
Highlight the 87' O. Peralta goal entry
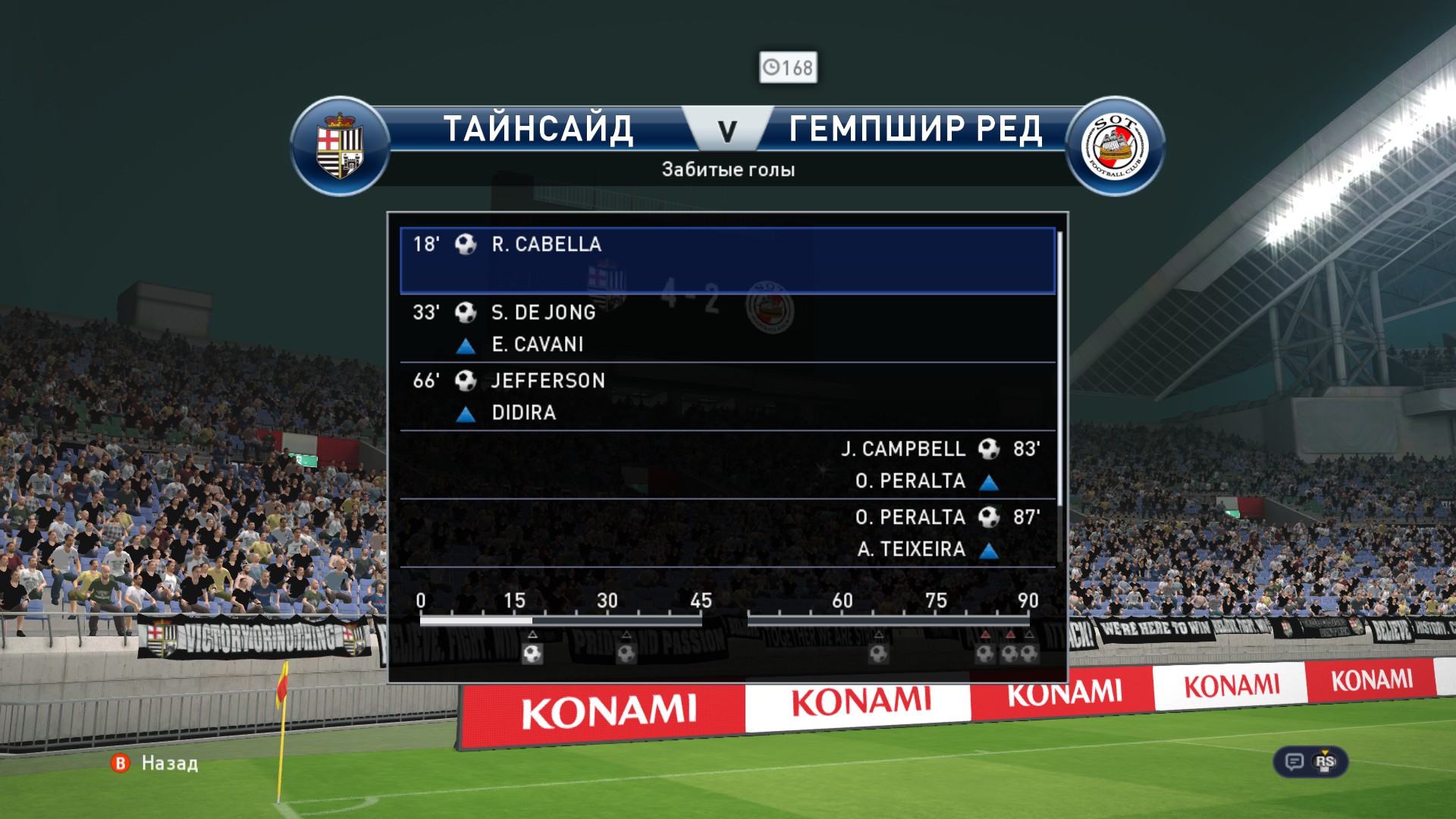(726, 532)
